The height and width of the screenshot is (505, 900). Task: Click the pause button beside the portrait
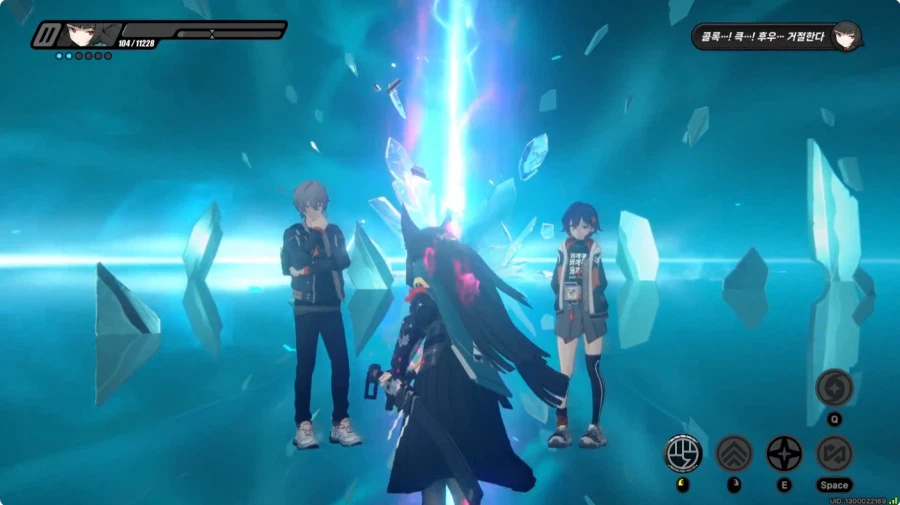[x=45, y=35]
